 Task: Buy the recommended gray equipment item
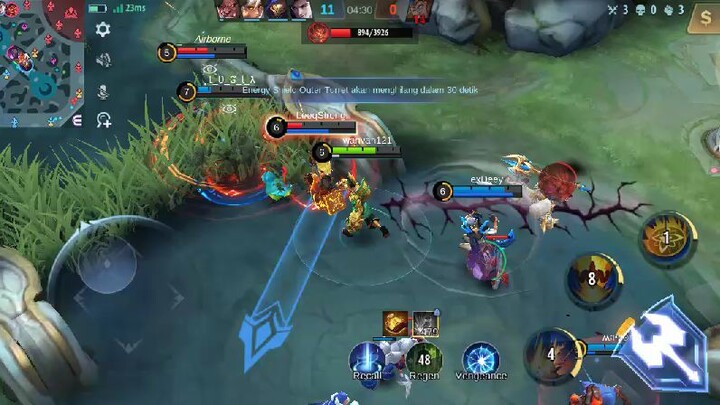(x=426, y=322)
